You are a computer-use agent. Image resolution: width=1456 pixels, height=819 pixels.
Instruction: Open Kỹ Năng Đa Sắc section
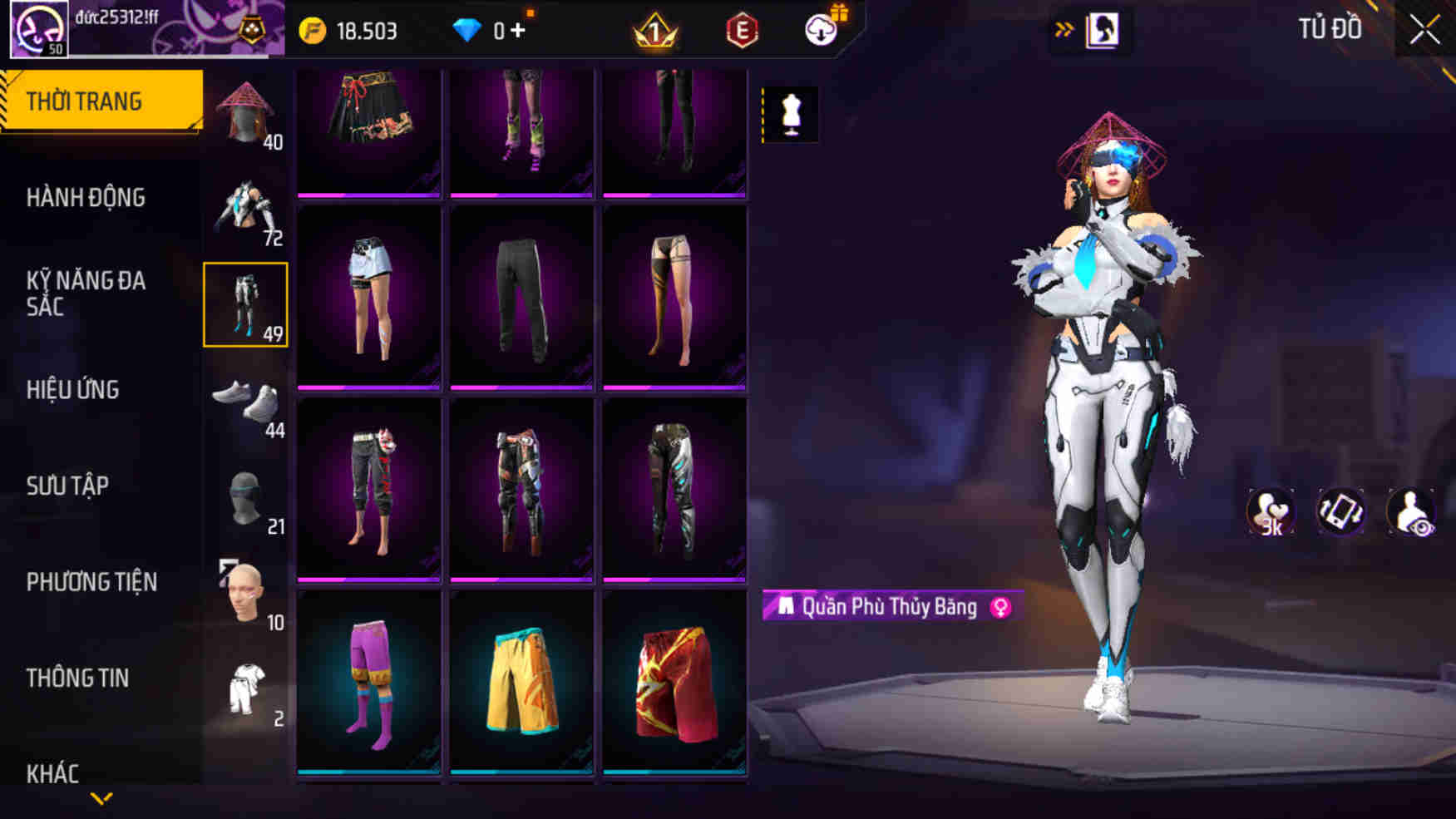click(86, 294)
